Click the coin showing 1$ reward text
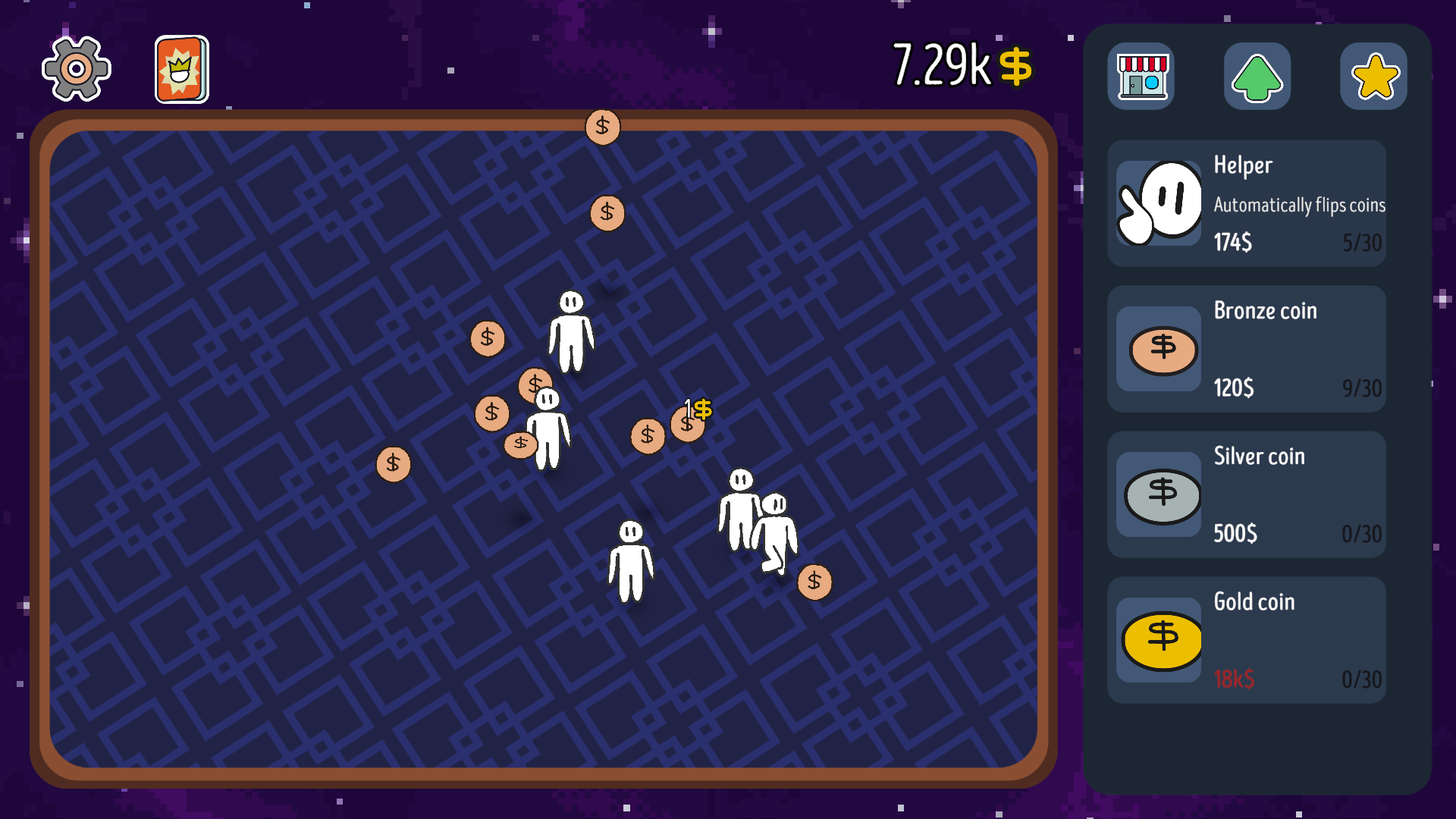The width and height of the screenshot is (1456, 819). (x=689, y=422)
